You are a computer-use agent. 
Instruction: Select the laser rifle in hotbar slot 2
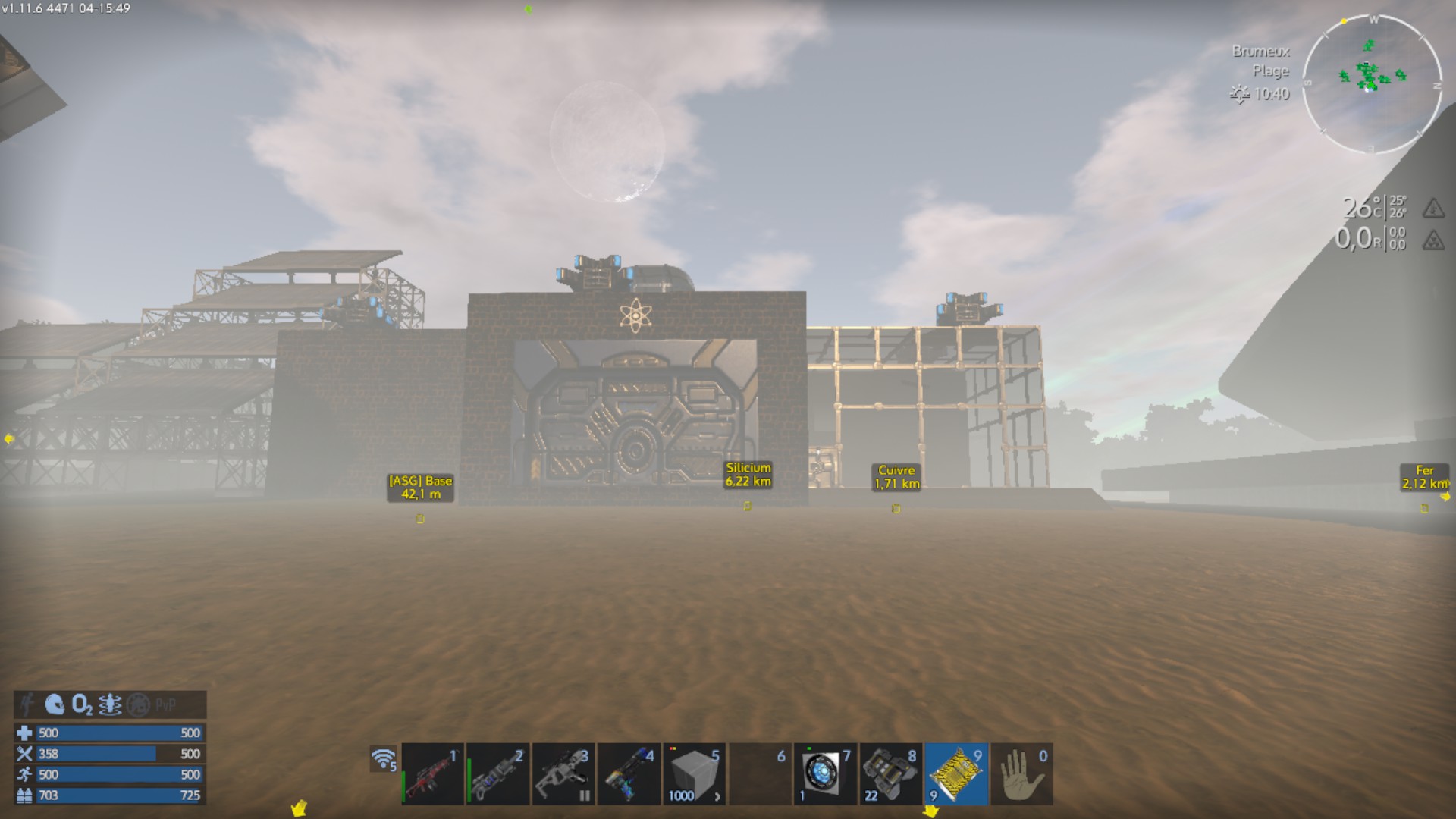pyautogui.click(x=497, y=772)
